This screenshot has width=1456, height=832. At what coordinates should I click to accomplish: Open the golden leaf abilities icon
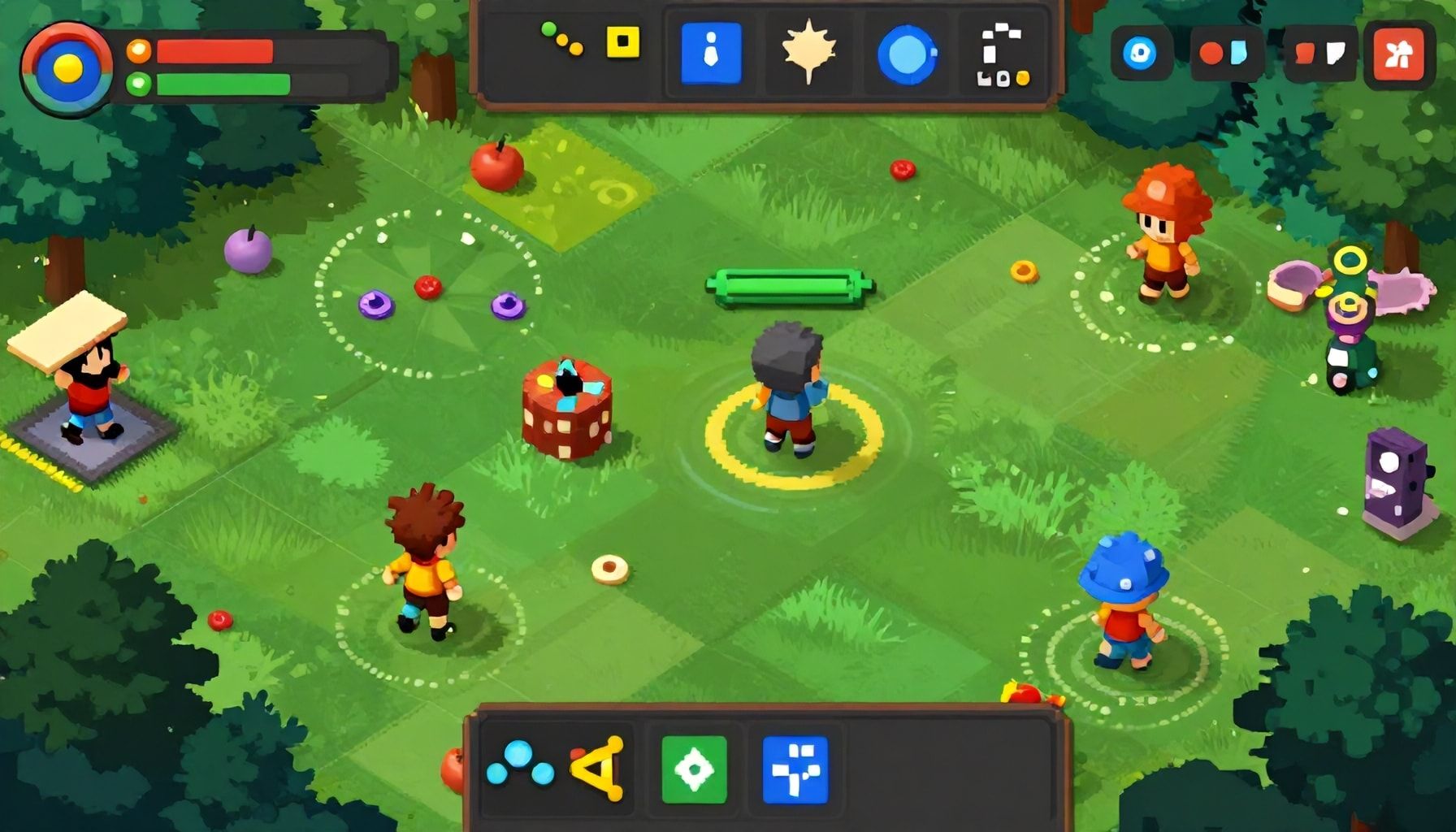[x=808, y=53]
